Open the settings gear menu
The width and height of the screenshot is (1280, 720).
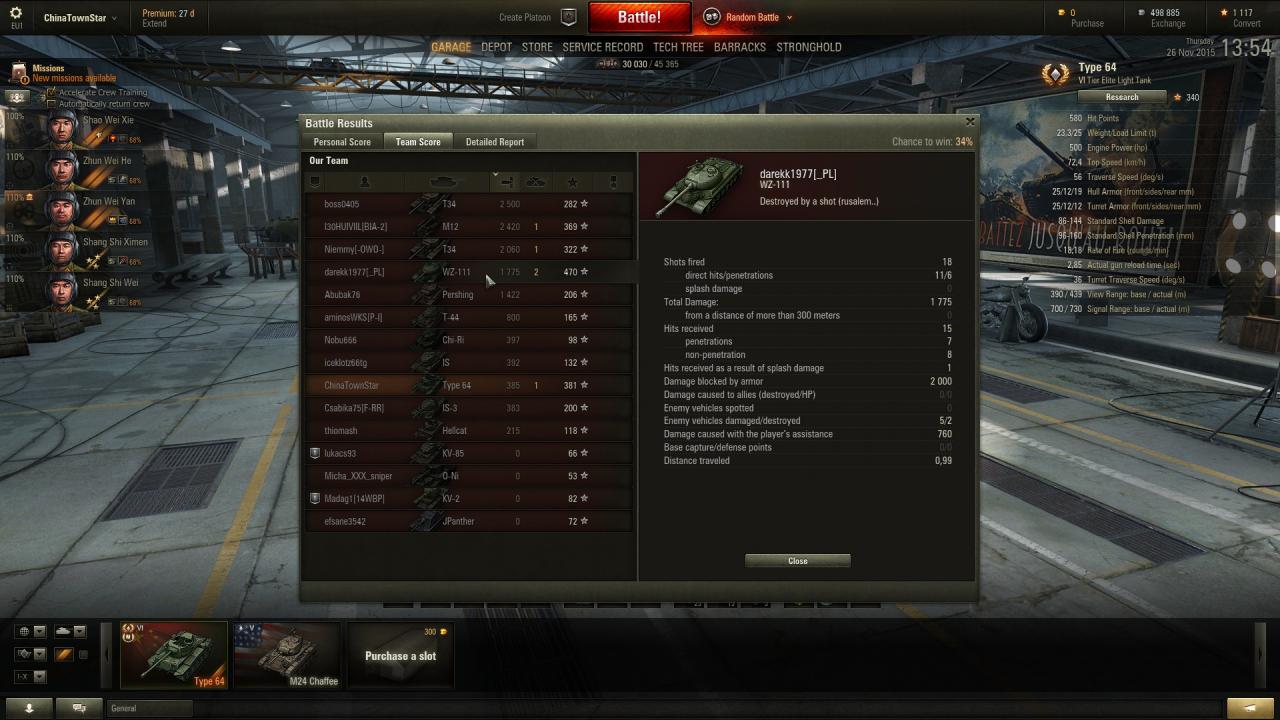16,13
